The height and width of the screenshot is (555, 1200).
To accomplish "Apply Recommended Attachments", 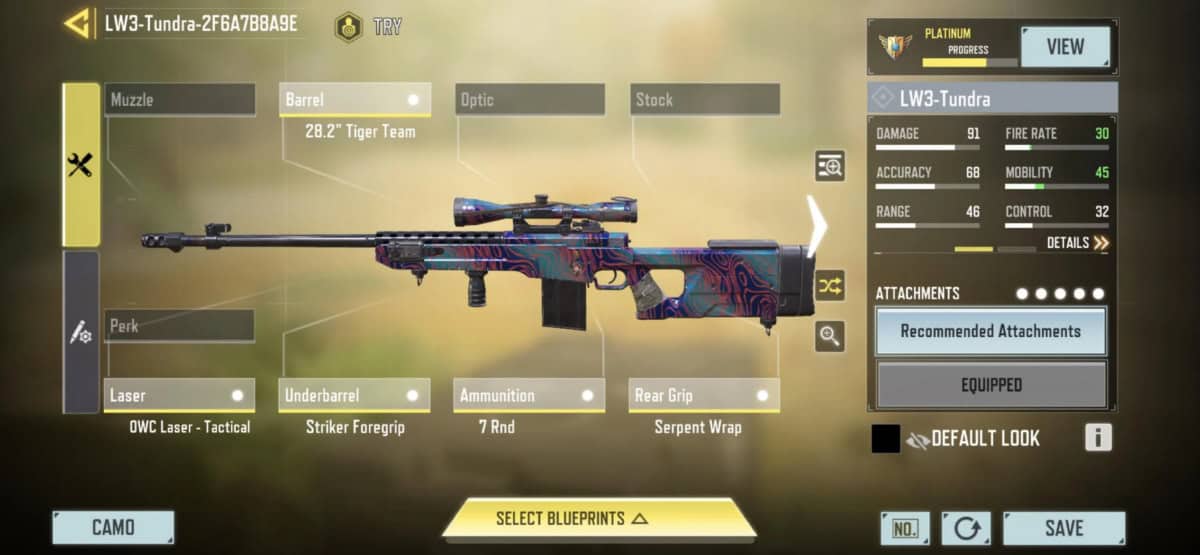I will 991,331.
